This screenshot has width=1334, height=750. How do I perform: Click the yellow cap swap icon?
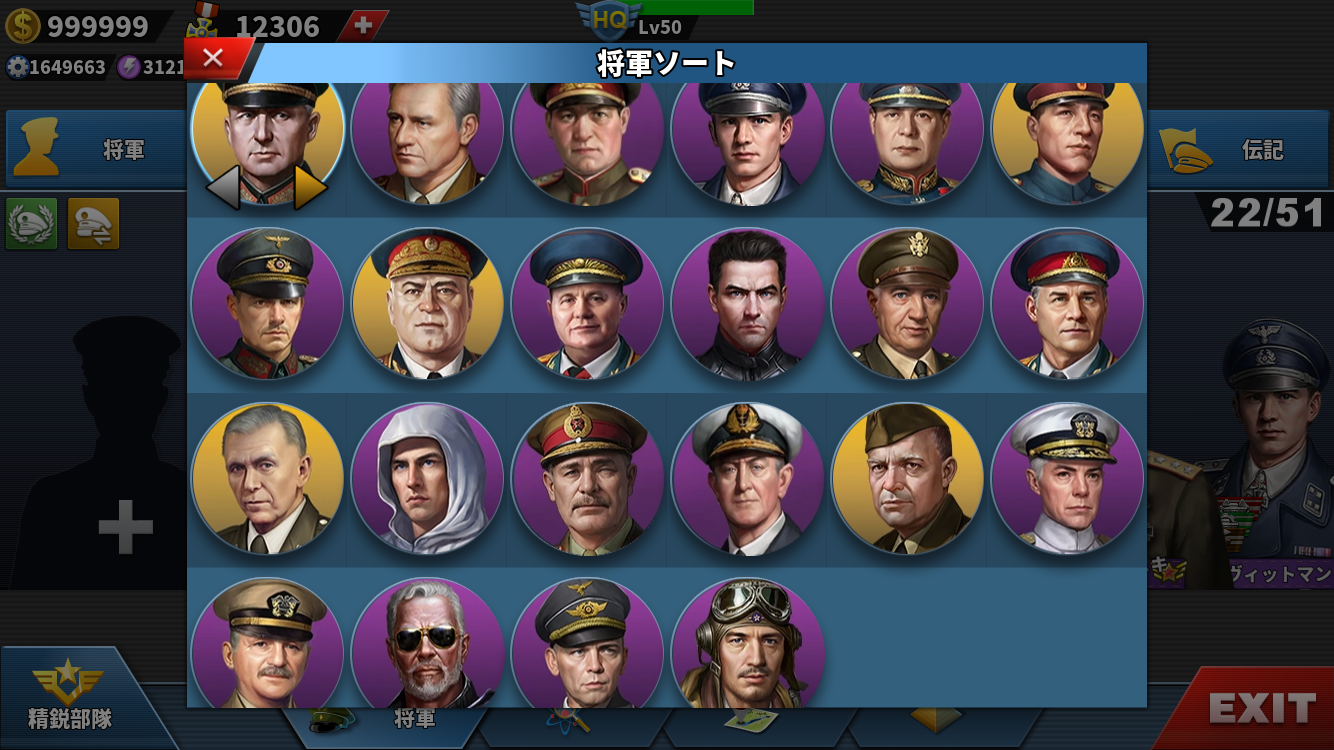pos(93,223)
